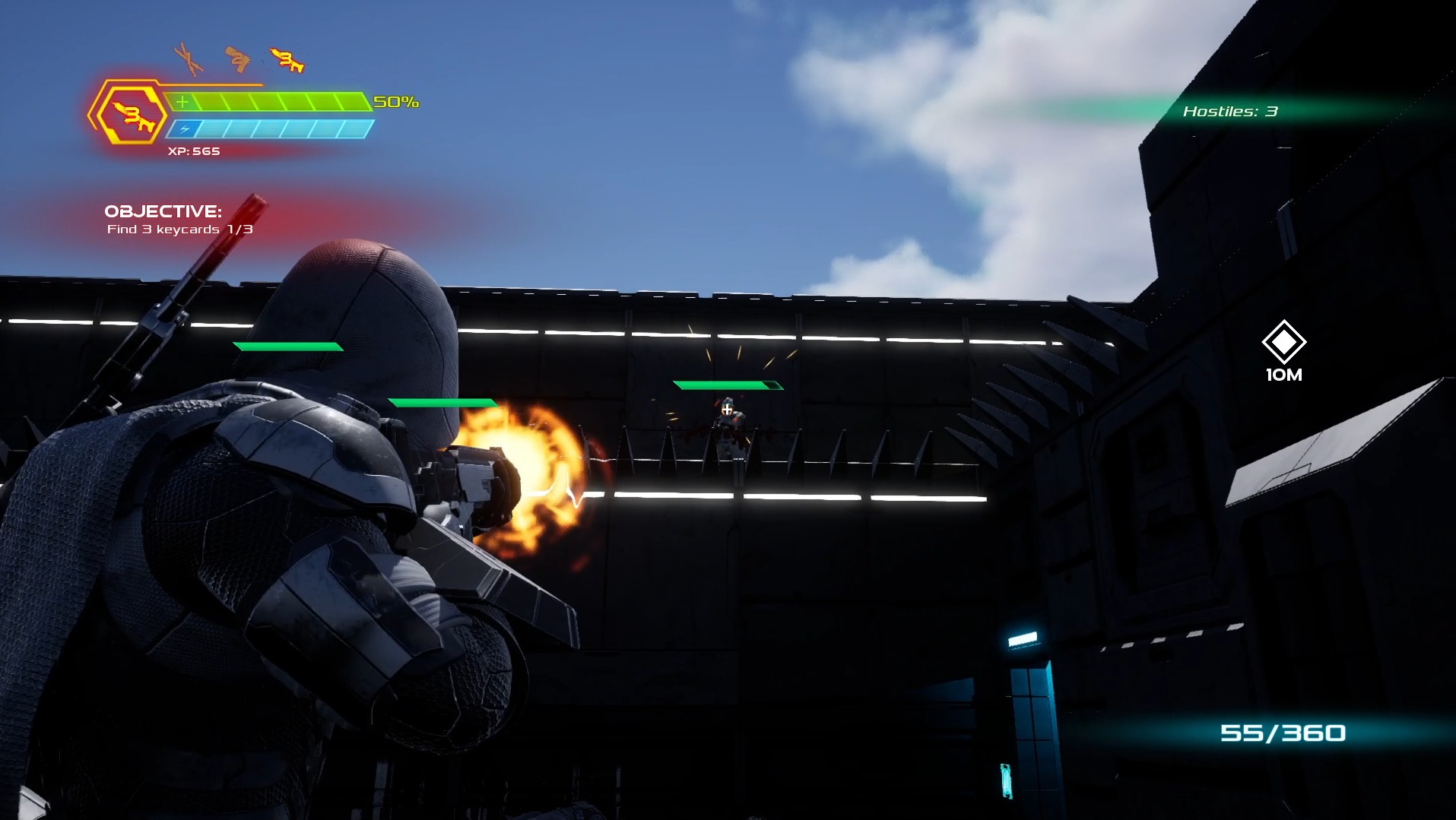This screenshot has width=1456, height=820.
Task: Expand the objective details under OBJECTIVE
Action: click(181, 228)
